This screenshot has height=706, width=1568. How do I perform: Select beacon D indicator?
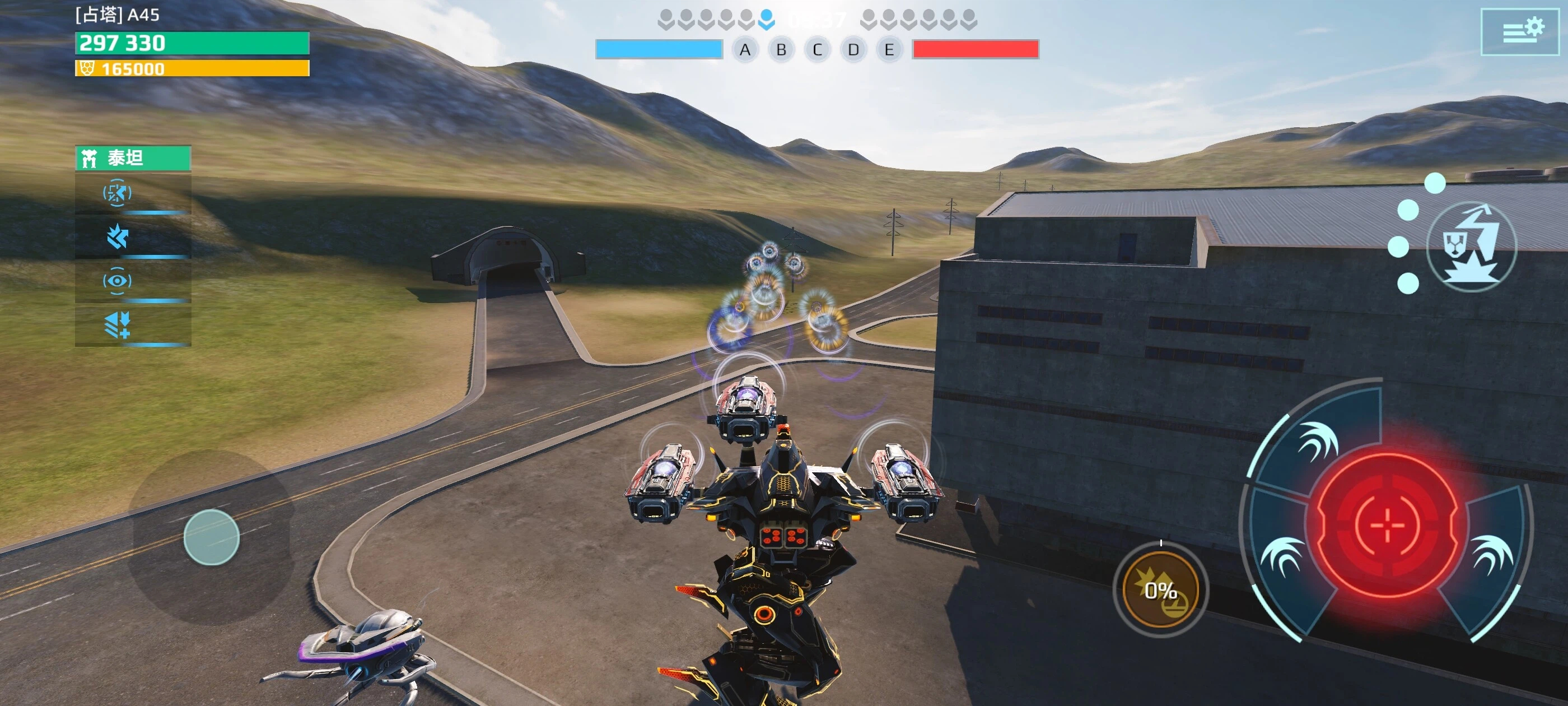click(x=853, y=50)
